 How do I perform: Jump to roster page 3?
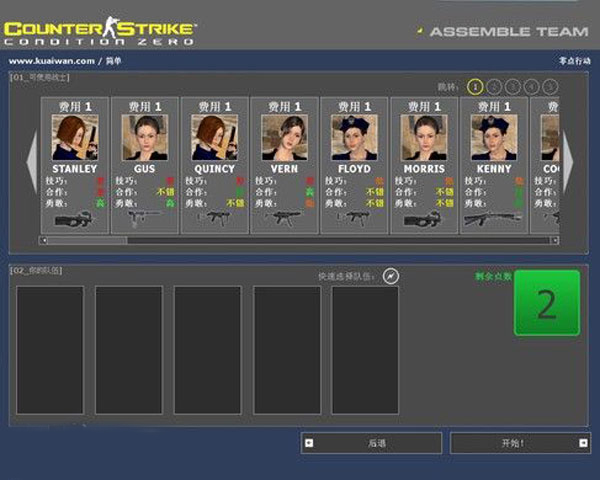[x=512, y=87]
